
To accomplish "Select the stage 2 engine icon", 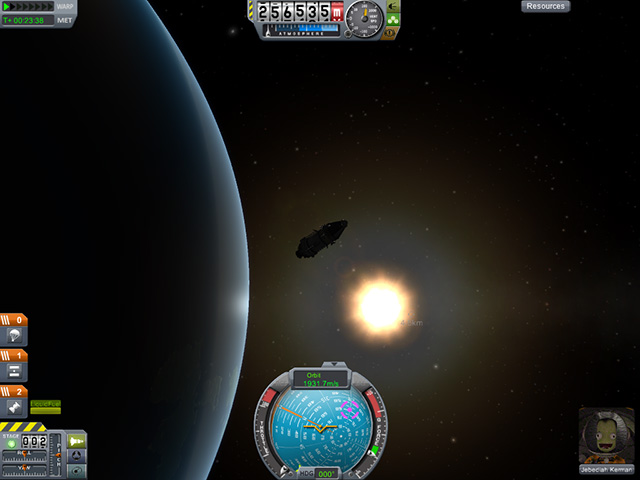I will [x=16, y=407].
